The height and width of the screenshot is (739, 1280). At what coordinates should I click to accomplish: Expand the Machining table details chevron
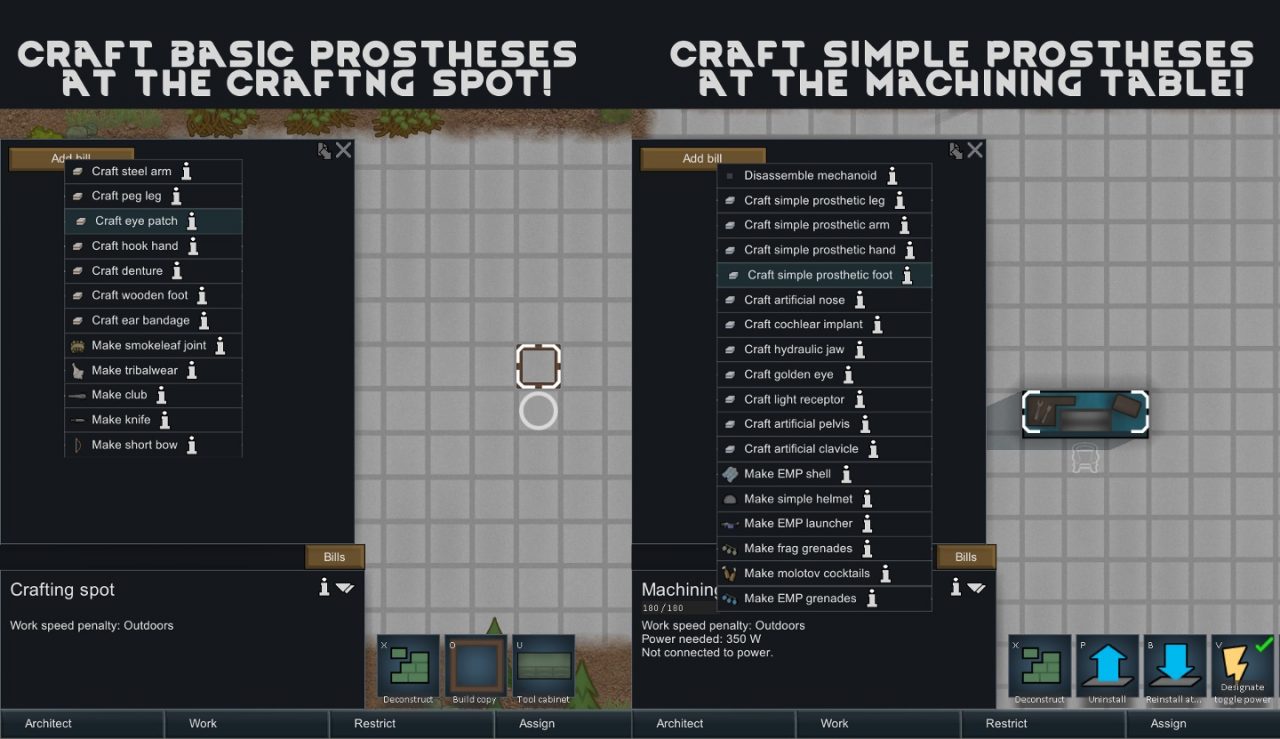[x=975, y=588]
